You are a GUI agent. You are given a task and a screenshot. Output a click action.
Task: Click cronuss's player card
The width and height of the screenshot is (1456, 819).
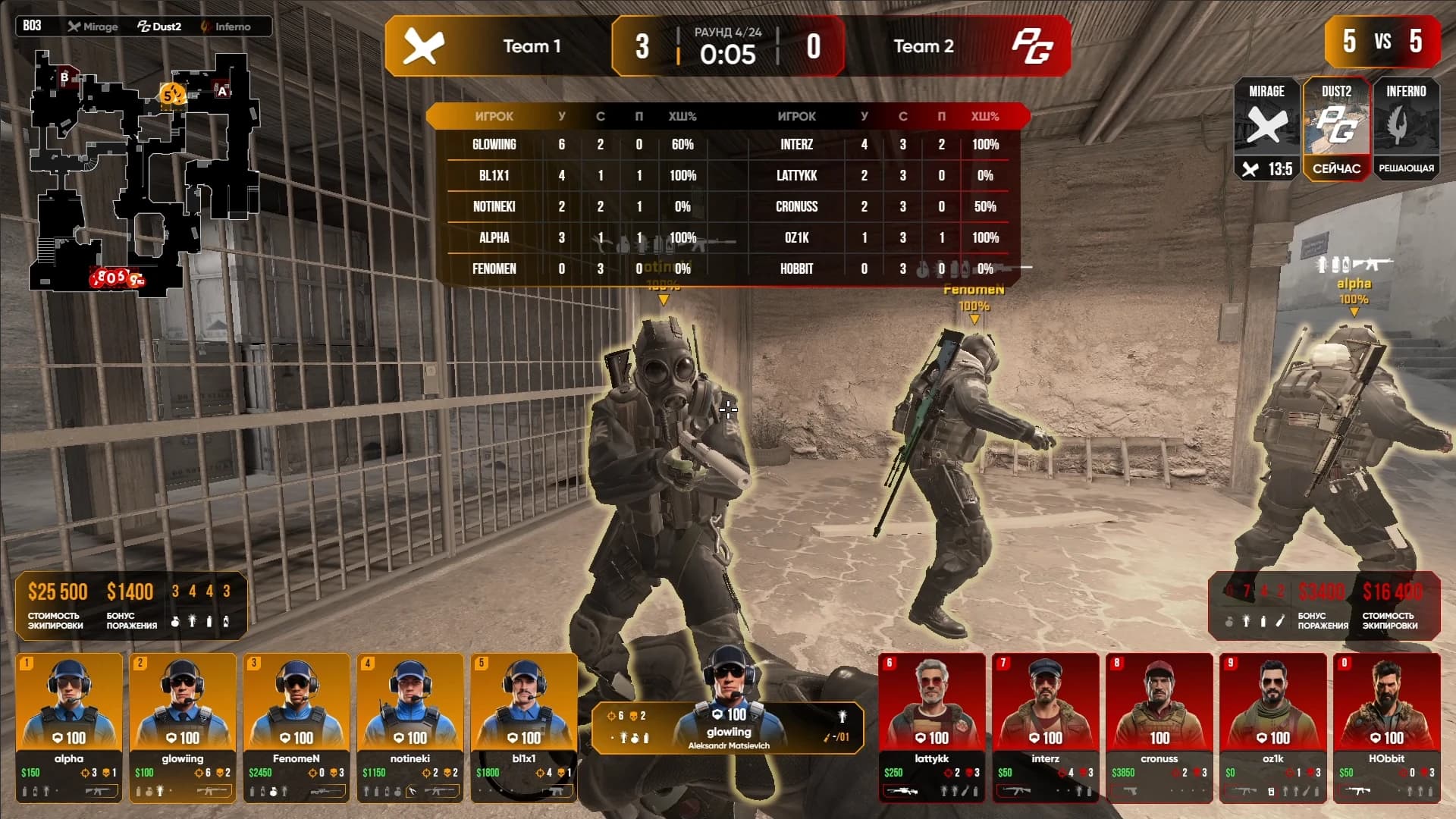tap(1159, 726)
